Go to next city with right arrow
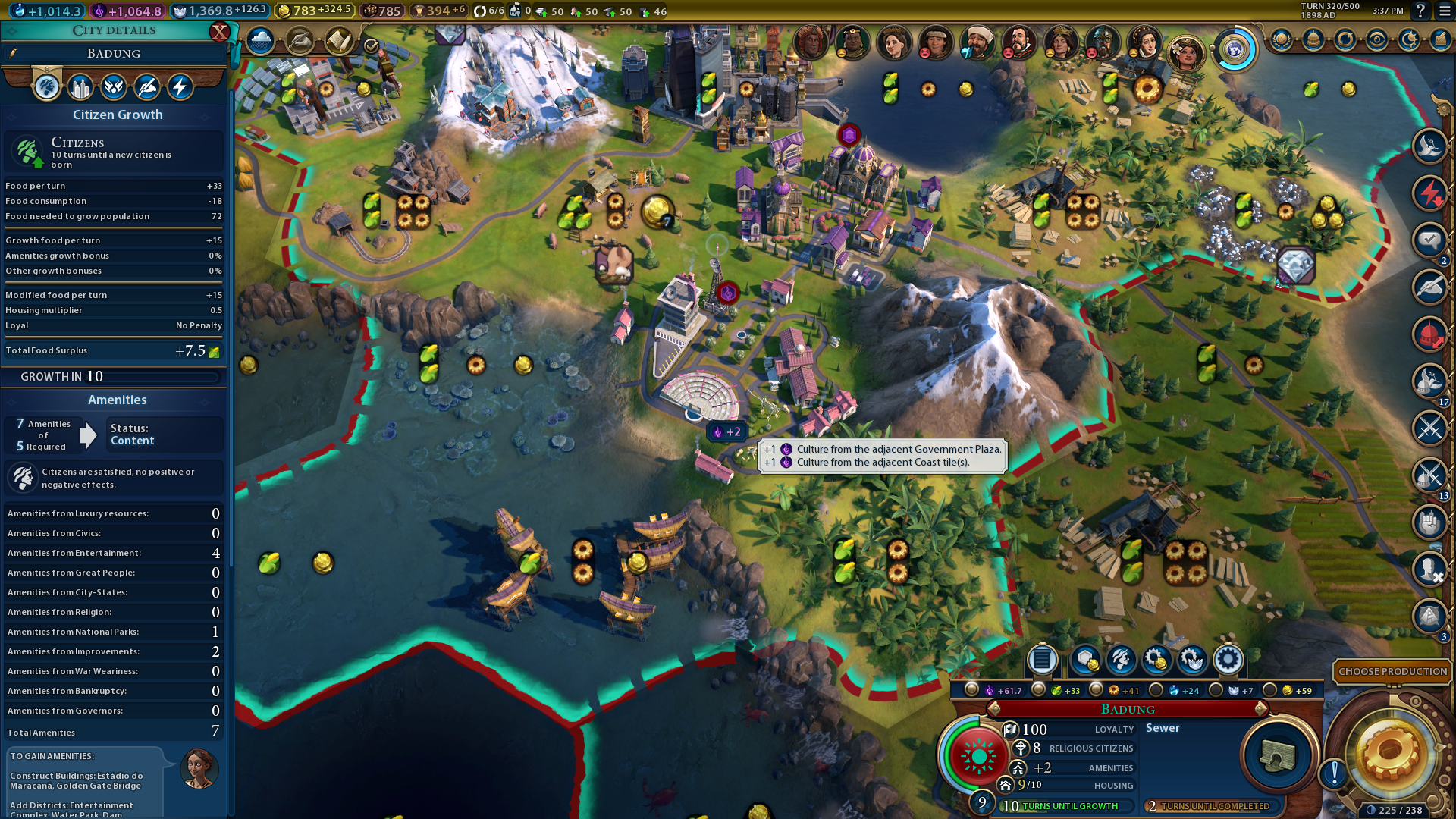The height and width of the screenshot is (819, 1456). 1261,709
